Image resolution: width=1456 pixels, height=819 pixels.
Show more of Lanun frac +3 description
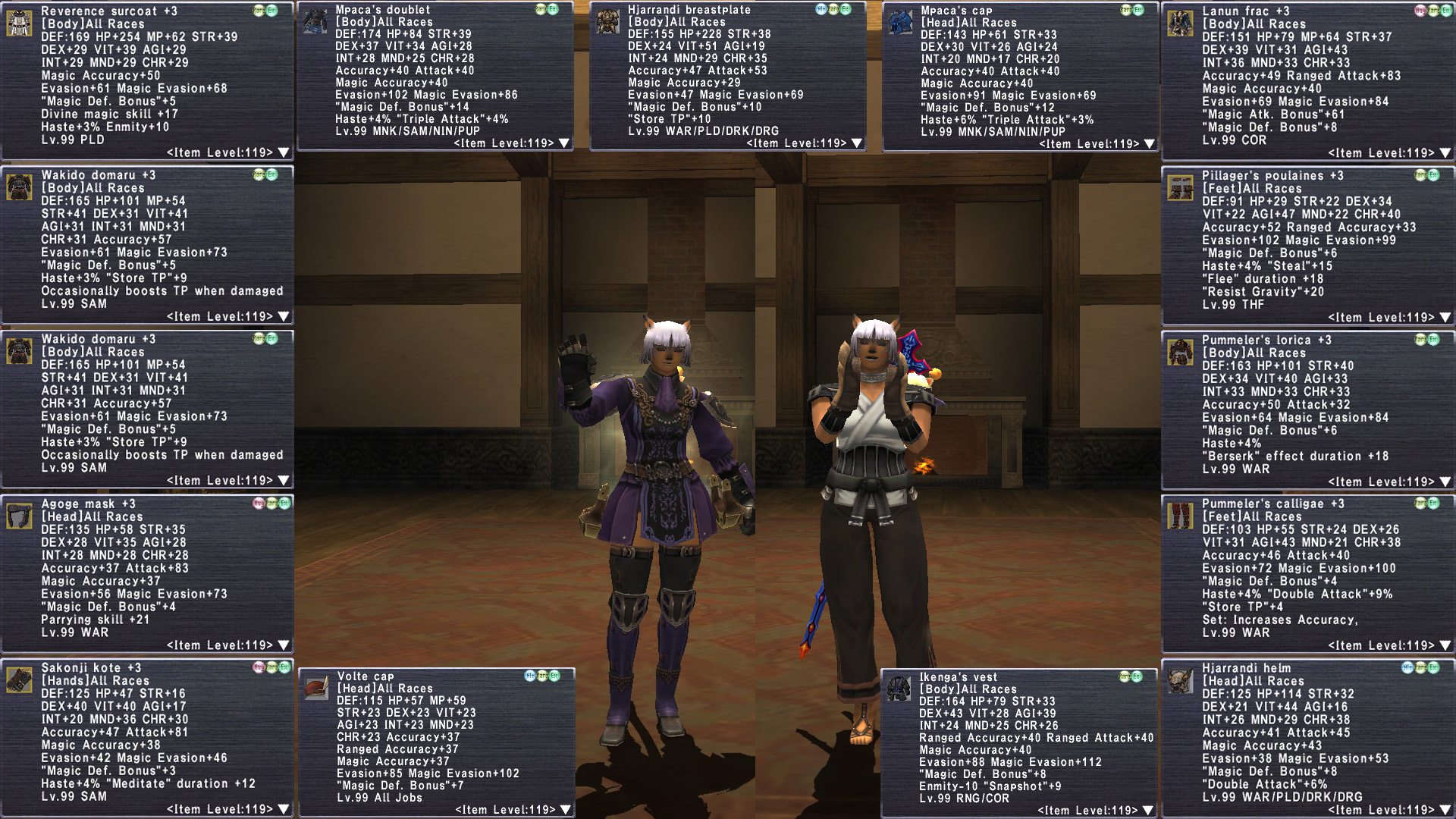click(x=1445, y=153)
